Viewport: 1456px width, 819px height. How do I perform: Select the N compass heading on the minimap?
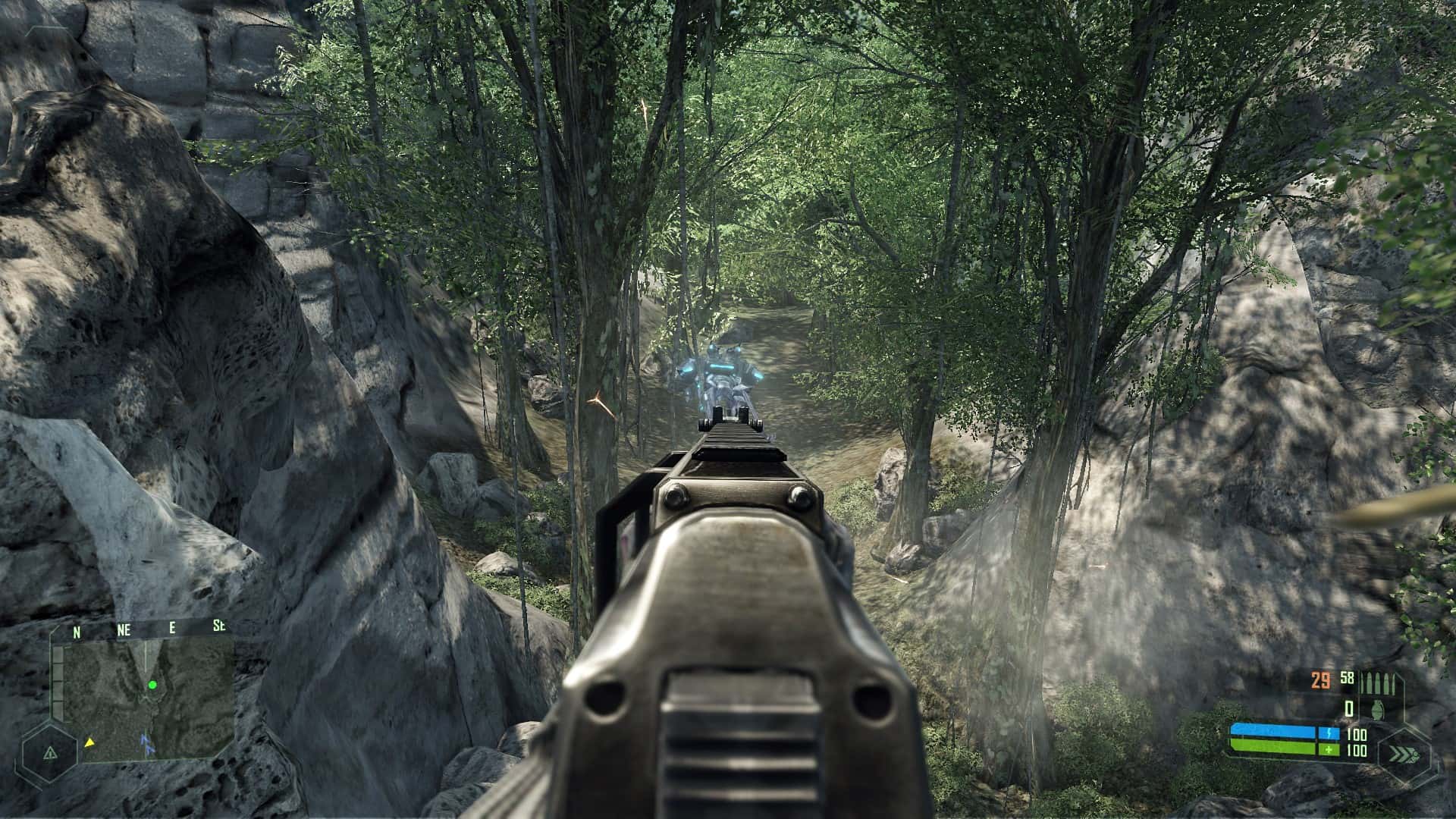(77, 631)
